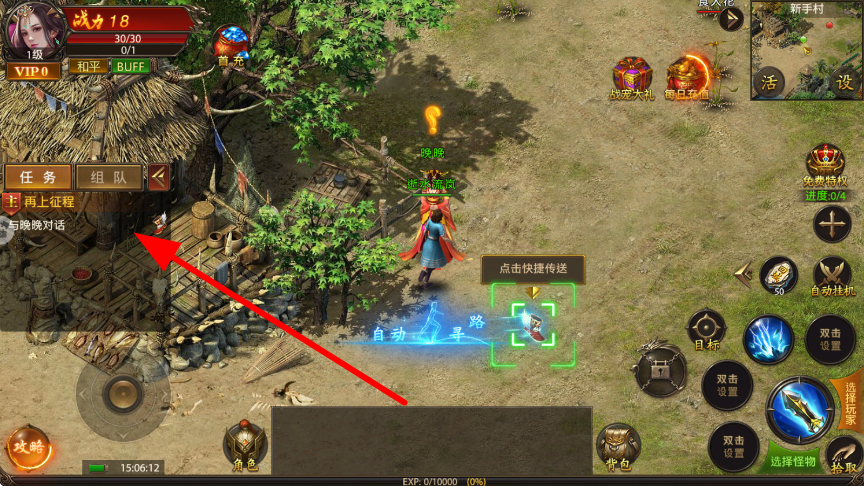Click the 活 activity button on minimap

769,82
